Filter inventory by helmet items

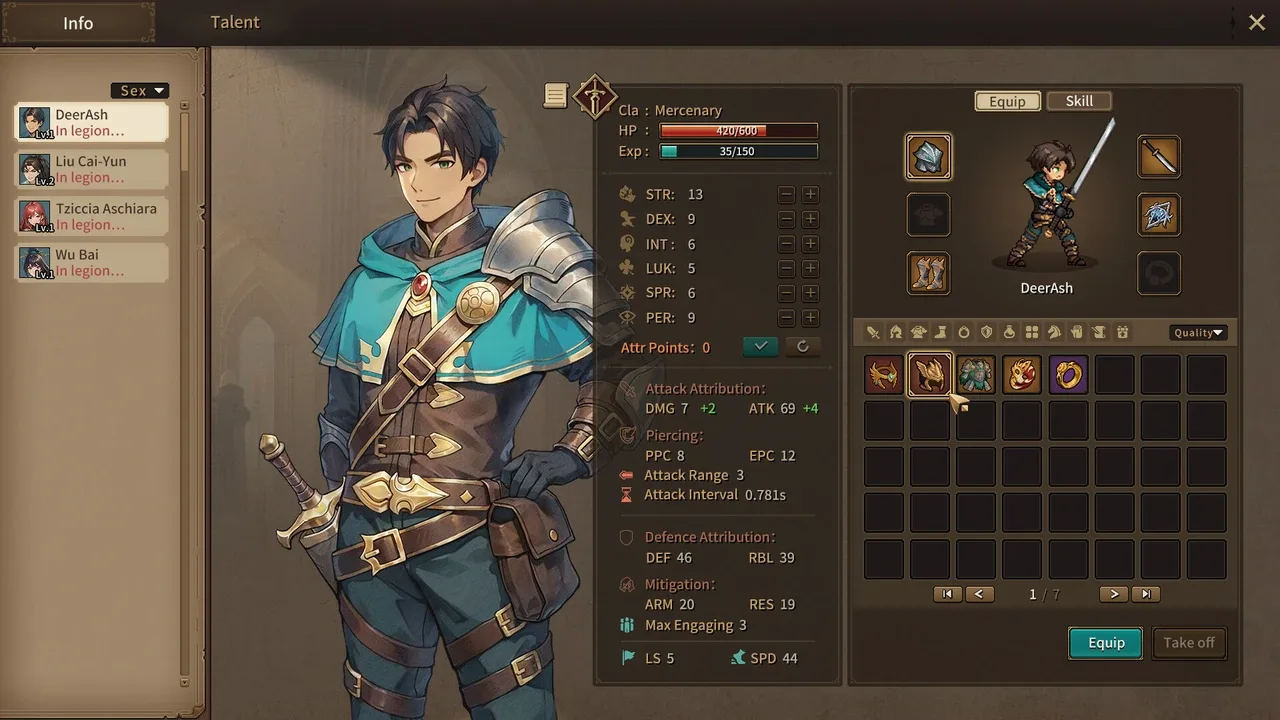pos(896,332)
